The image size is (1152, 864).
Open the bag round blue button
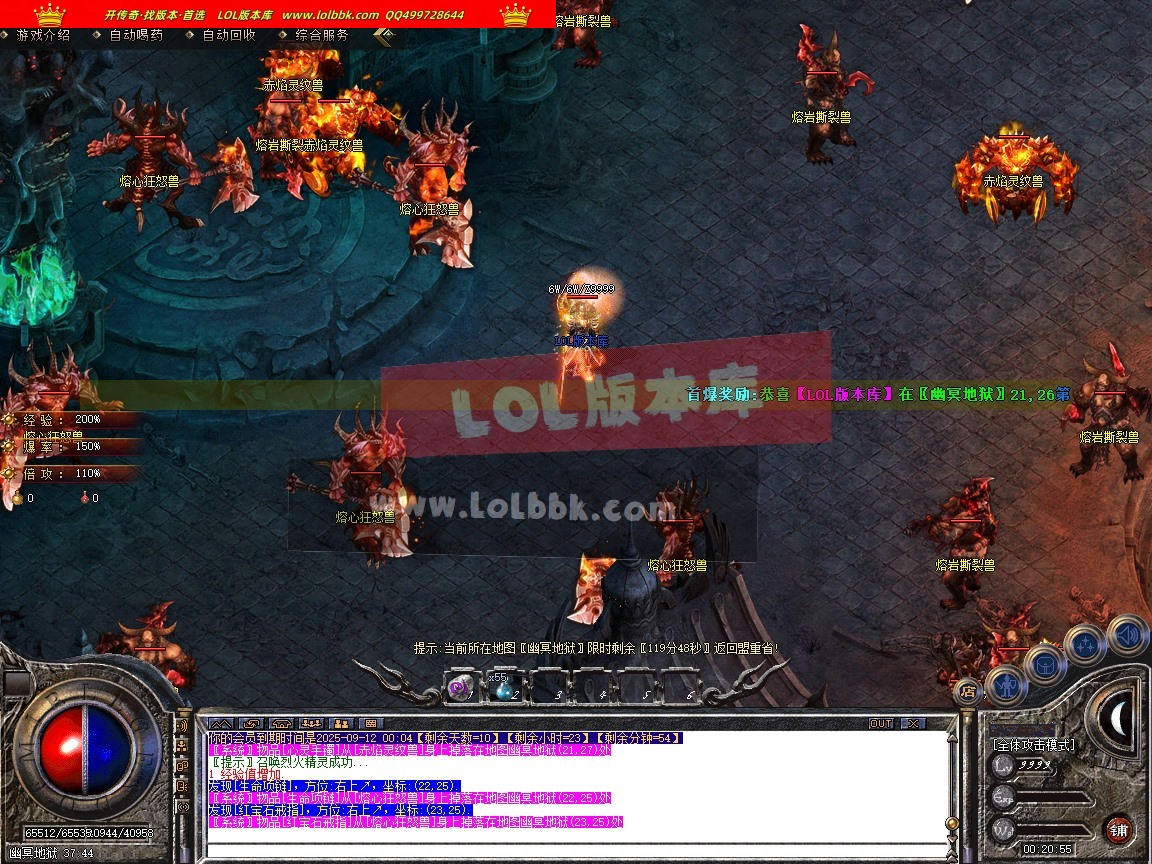[1045, 665]
